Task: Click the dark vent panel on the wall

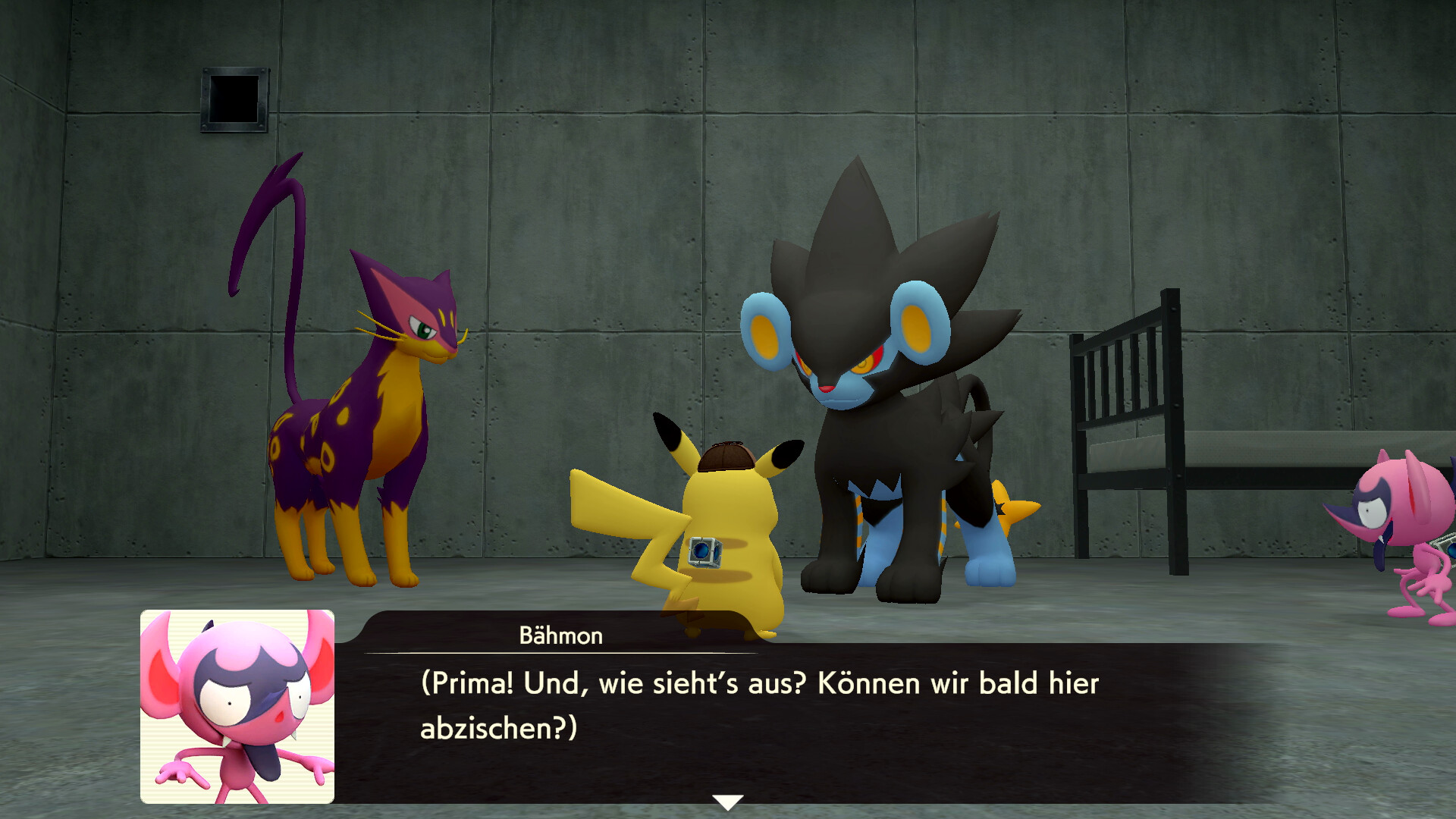Action: pyautogui.click(x=235, y=99)
